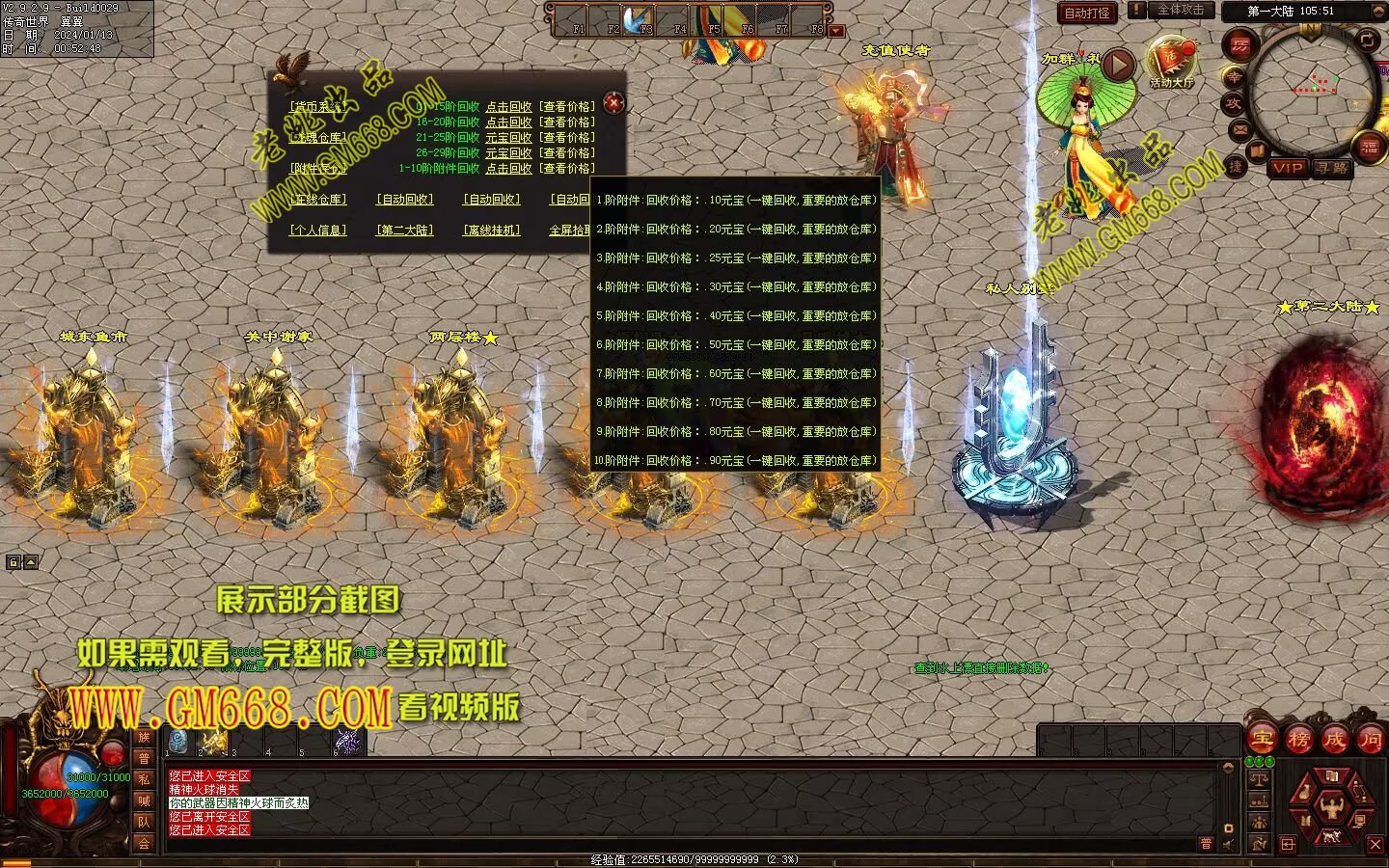Open the VIP button below the minimap

tap(1287, 168)
